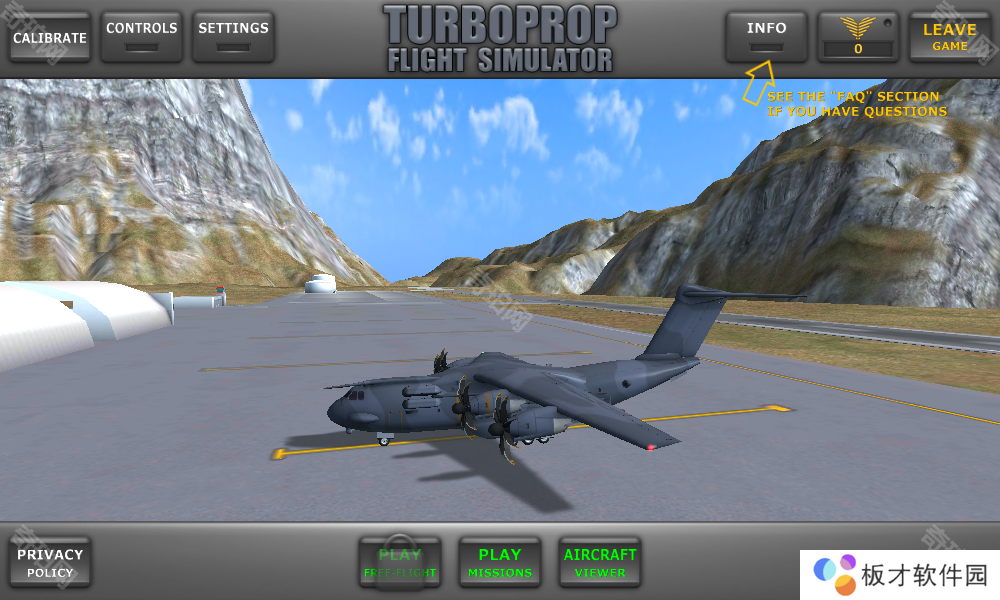
Task: Open the Settings menu
Action: [x=233, y=37]
